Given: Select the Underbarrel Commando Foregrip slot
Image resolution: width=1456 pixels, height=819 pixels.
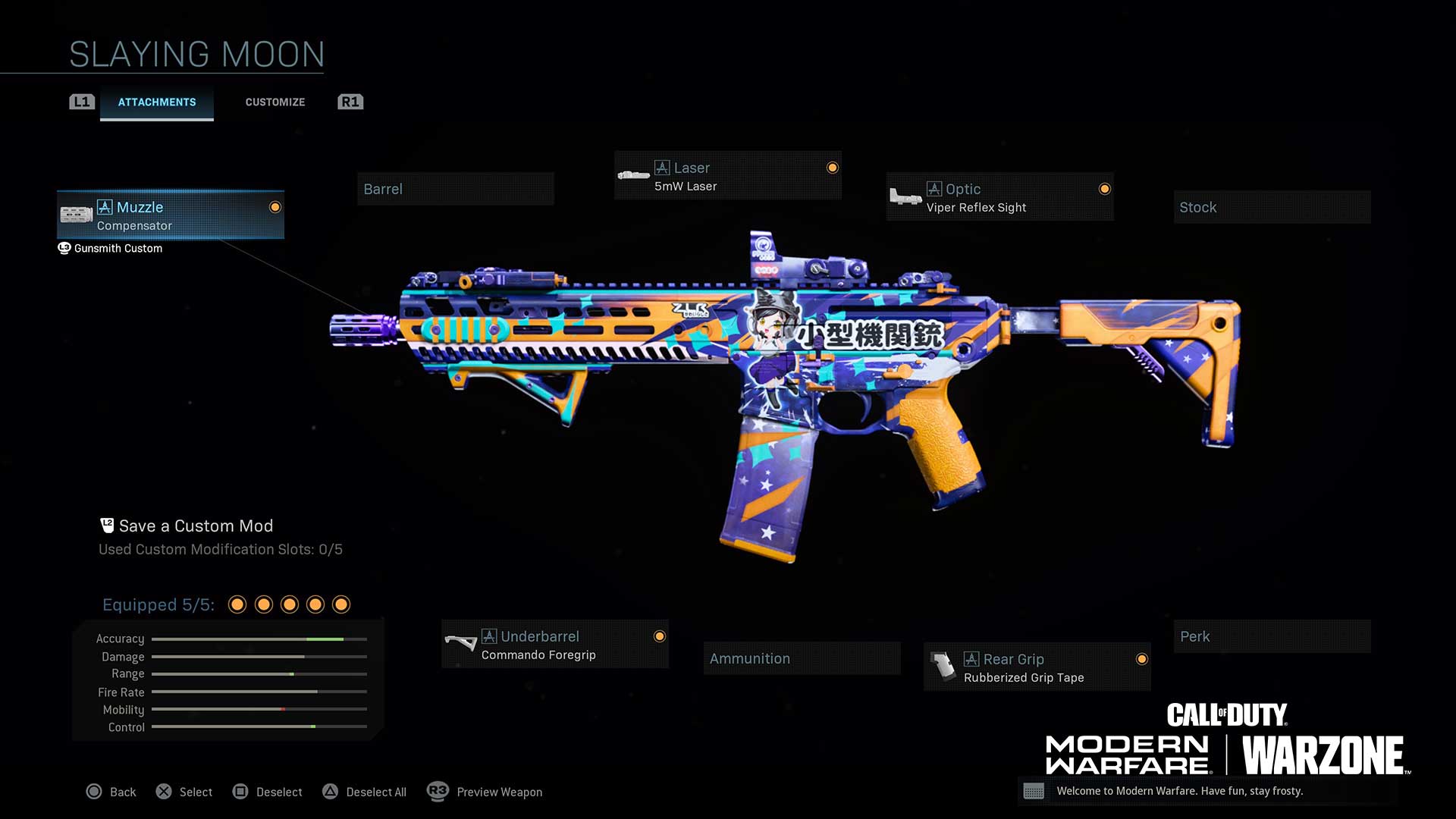Looking at the screenshot, I should click(x=554, y=645).
